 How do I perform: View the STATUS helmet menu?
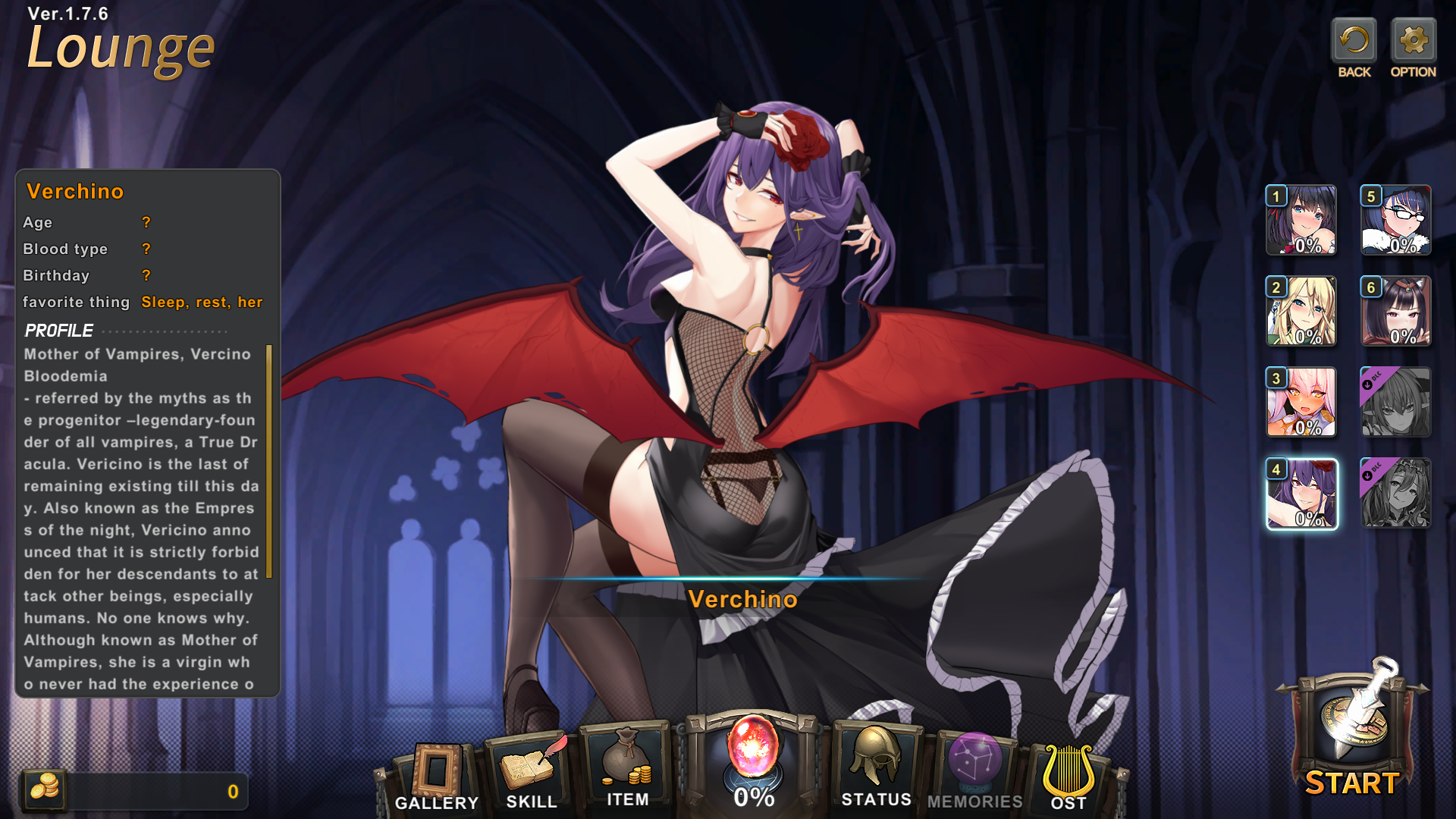(876, 766)
